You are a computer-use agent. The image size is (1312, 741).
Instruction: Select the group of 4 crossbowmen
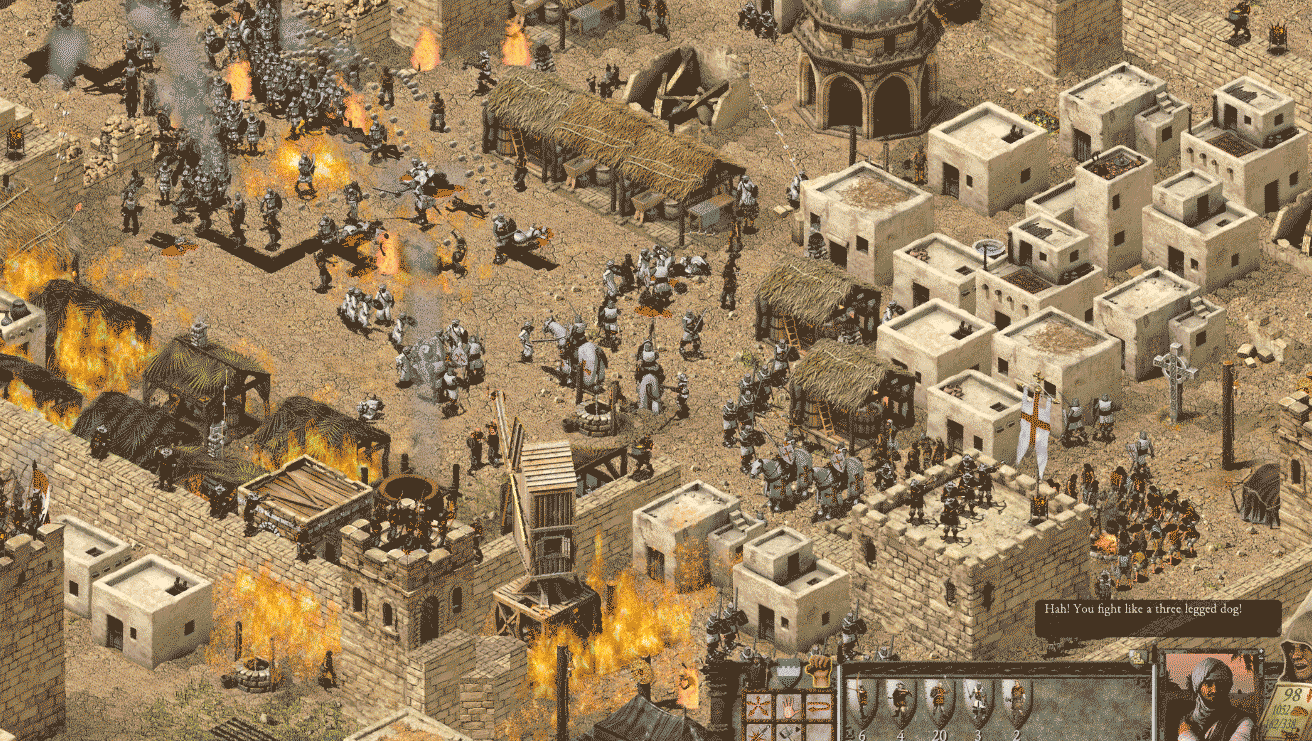pyautogui.click(x=902, y=702)
